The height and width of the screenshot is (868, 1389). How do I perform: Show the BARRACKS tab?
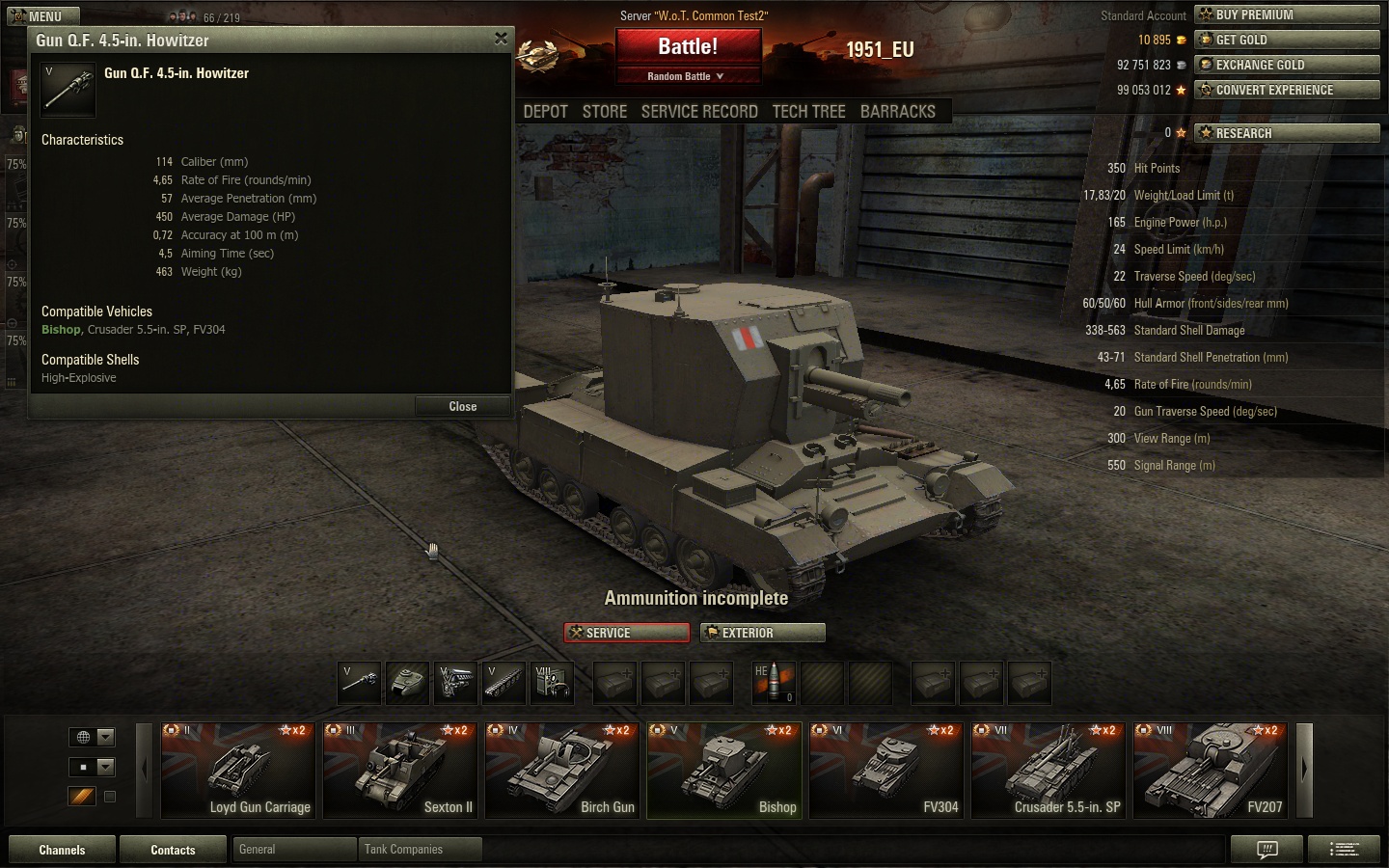897,112
